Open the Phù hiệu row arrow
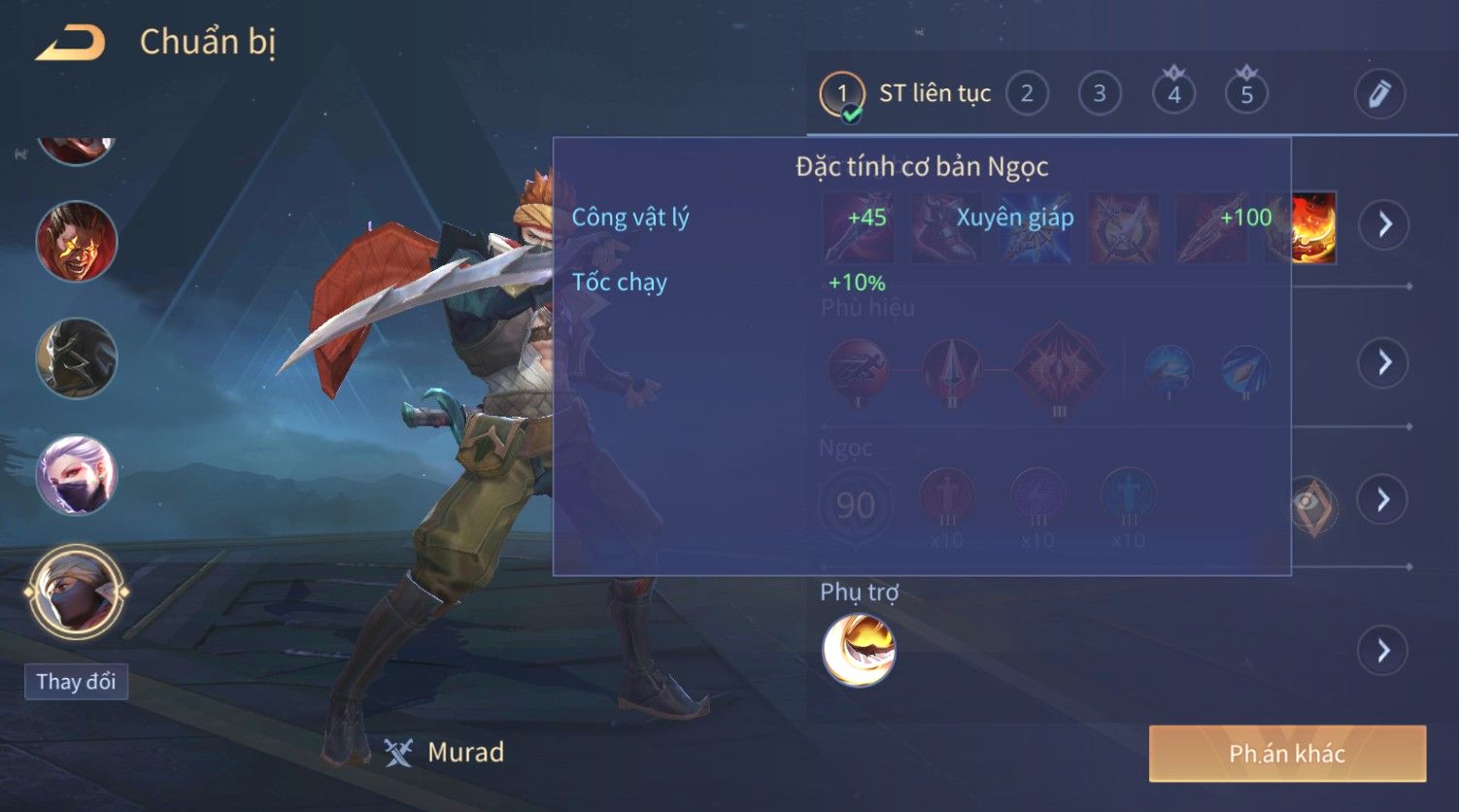The image size is (1459, 812). click(x=1384, y=363)
